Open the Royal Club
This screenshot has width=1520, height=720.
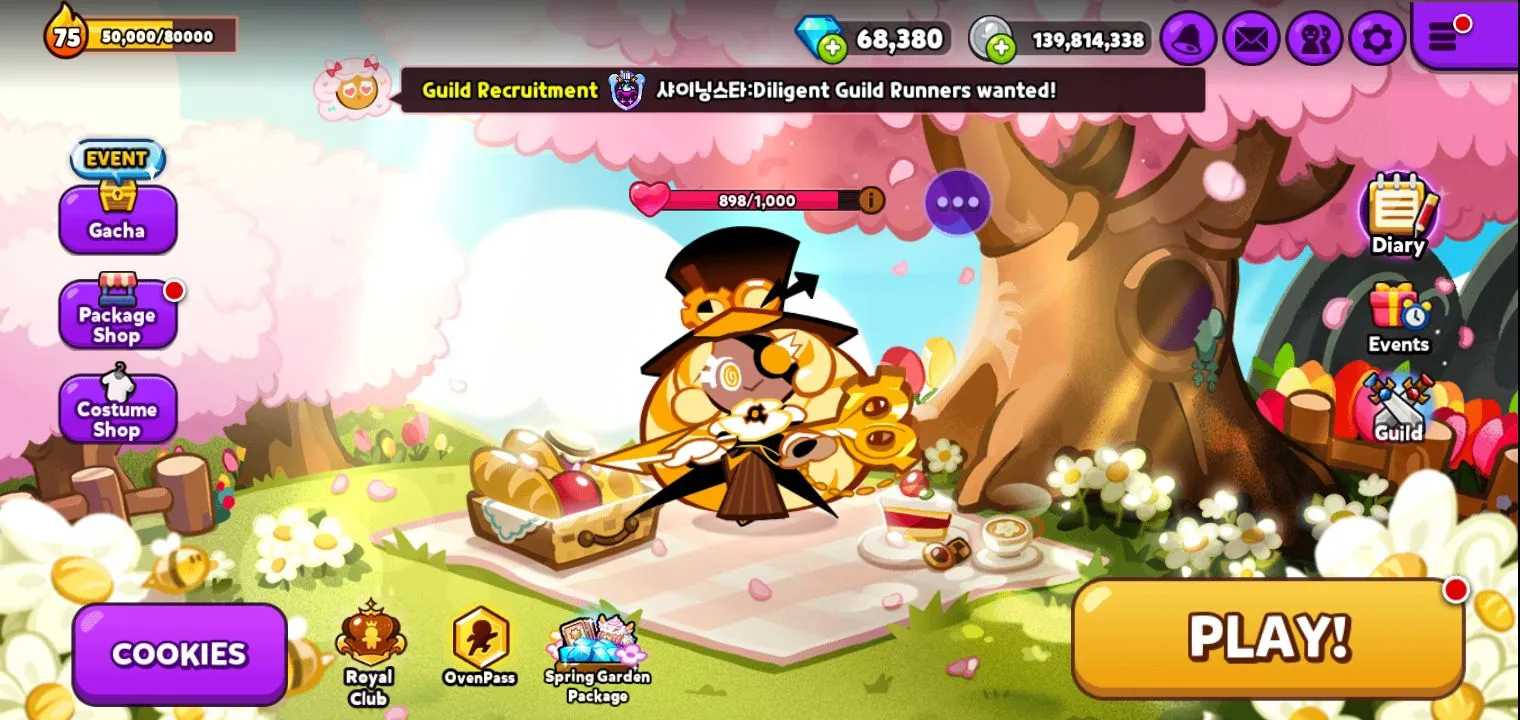click(370, 652)
